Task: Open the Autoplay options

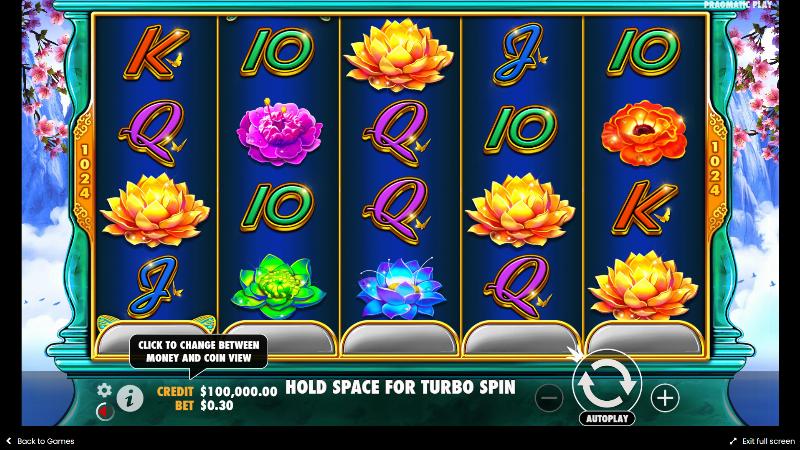Action: [x=606, y=418]
